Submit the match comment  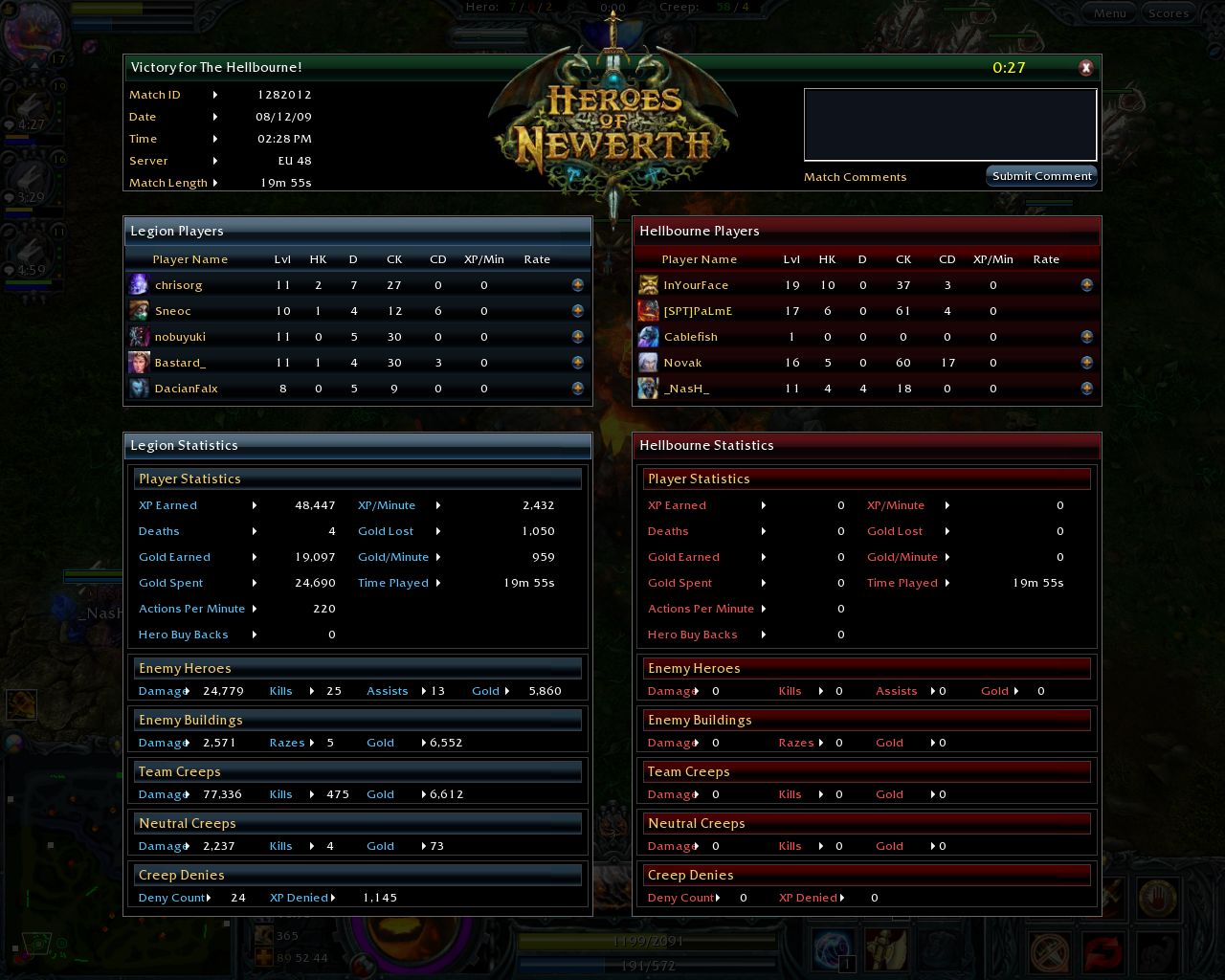(x=1041, y=176)
